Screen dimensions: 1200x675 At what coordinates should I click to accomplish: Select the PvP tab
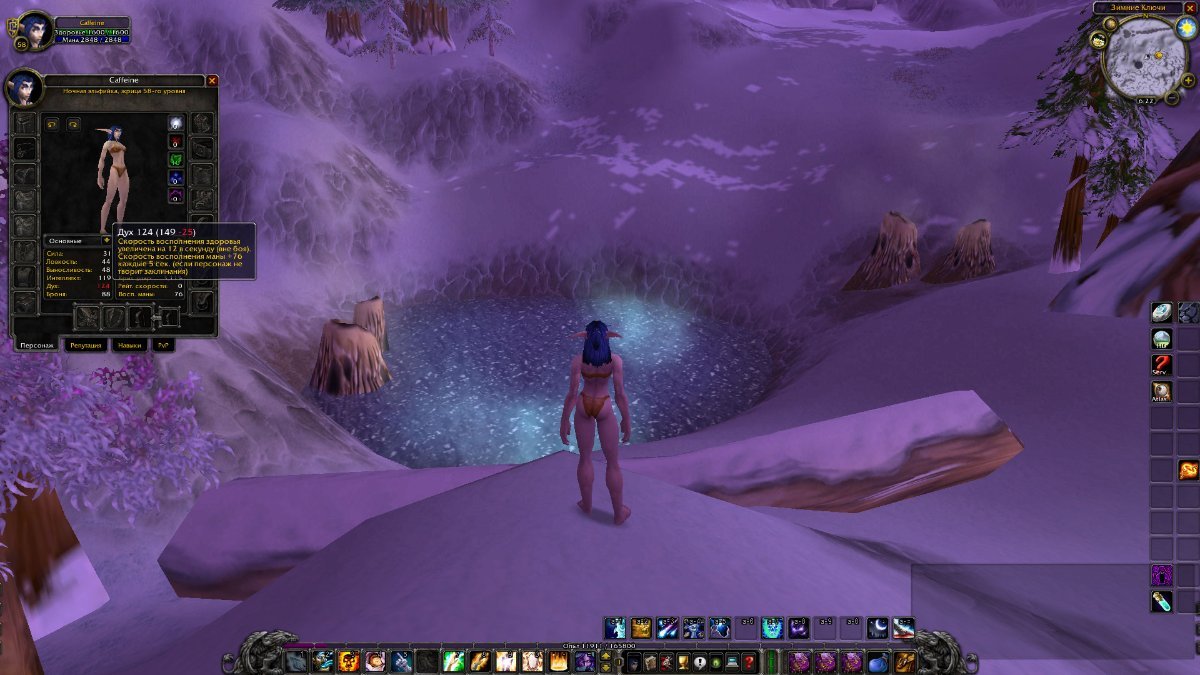pyautogui.click(x=162, y=345)
